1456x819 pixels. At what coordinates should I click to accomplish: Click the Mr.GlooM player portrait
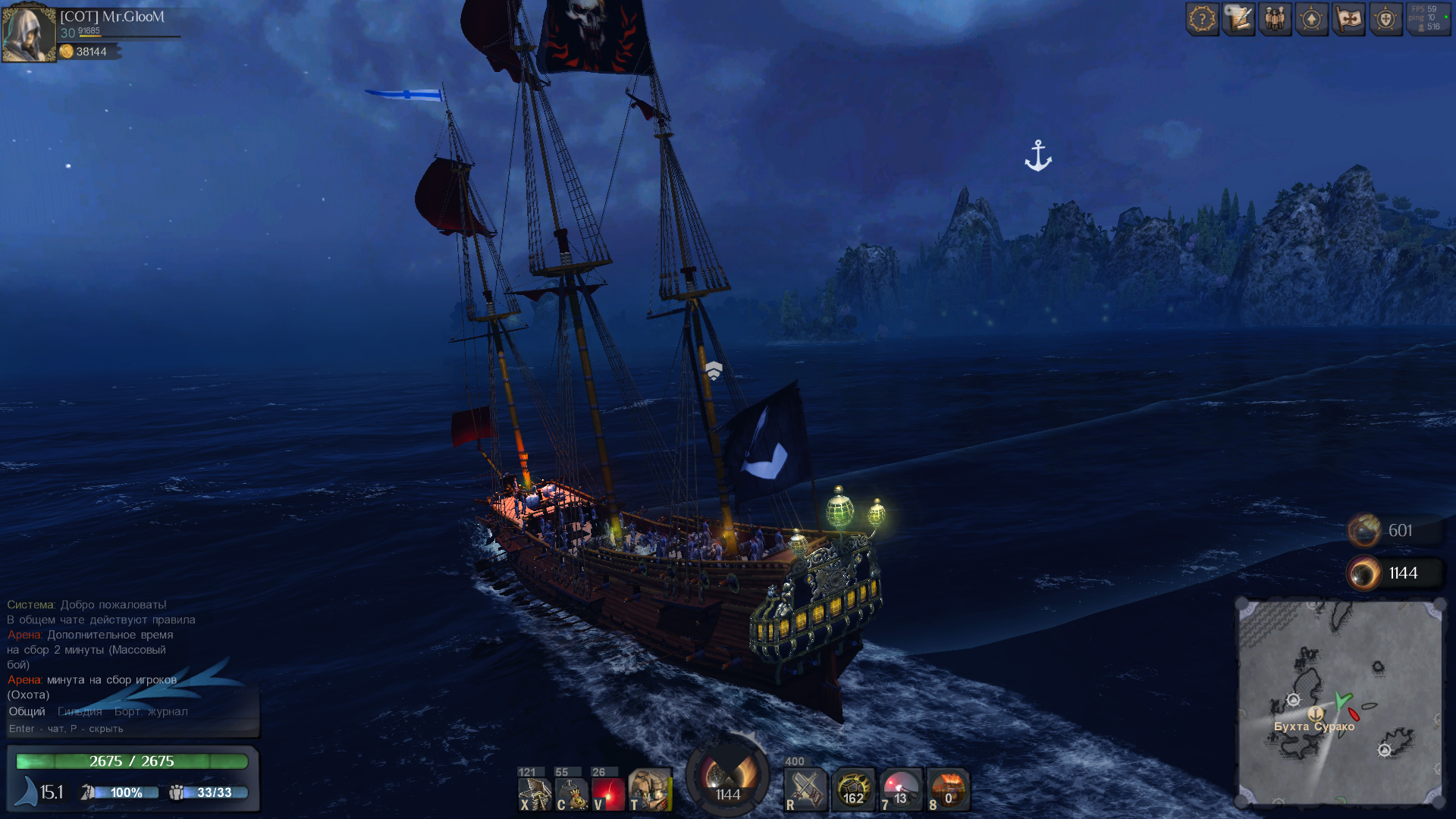tap(29, 33)
